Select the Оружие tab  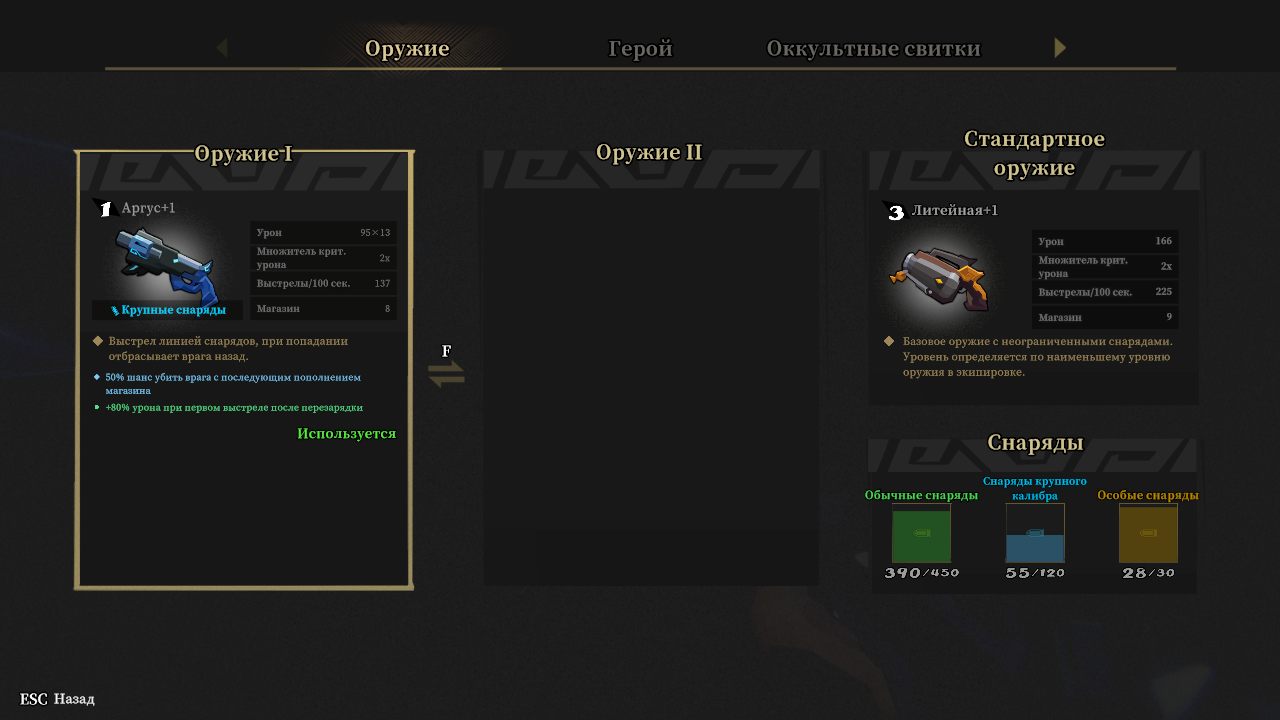[x=408, y=46]
